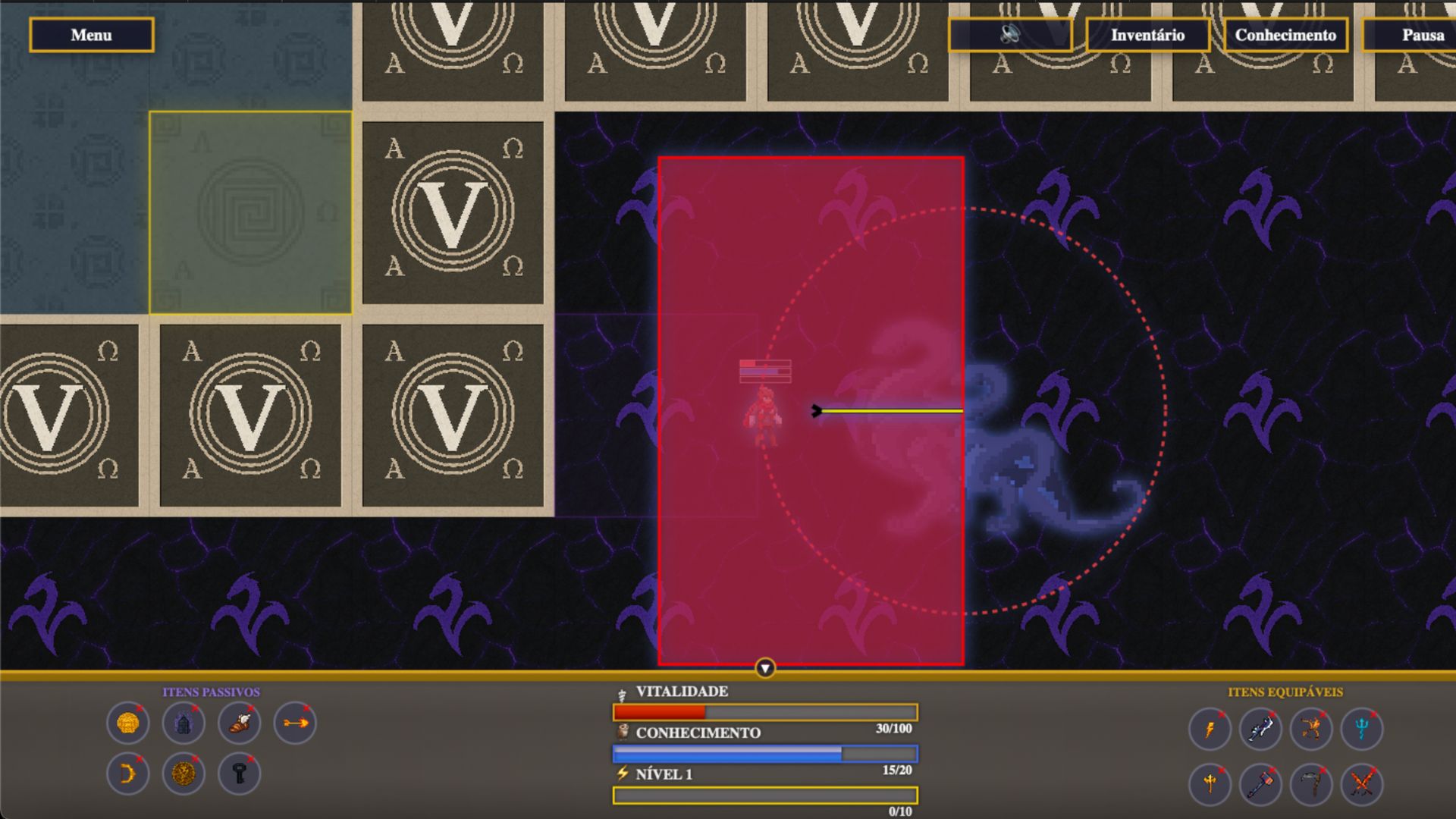Open the Menu button
Viewport: 1456px width, 819px height.
coord(91,35)
